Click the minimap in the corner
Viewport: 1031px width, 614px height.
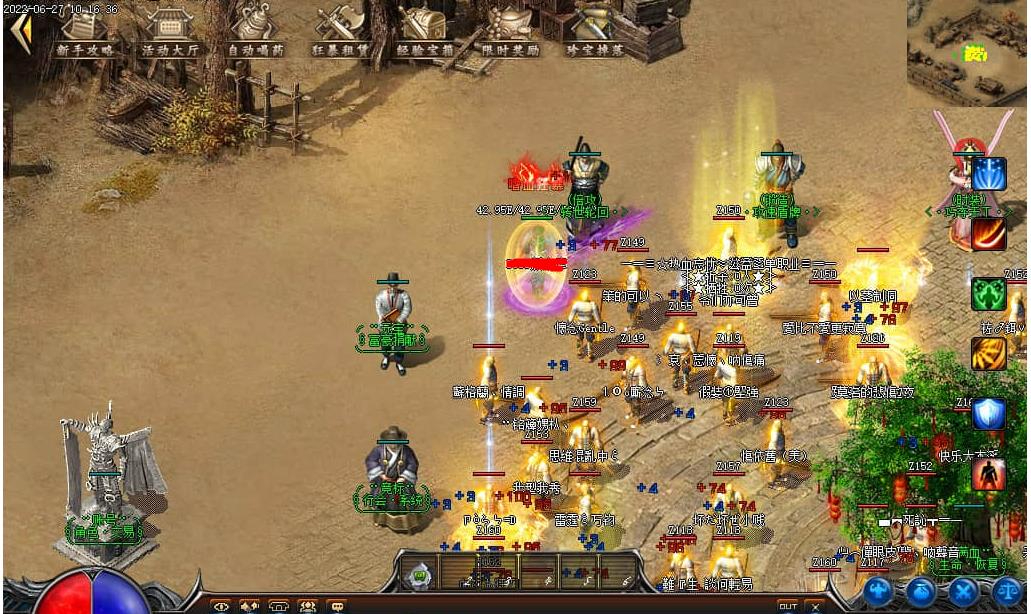coord(967,52)
